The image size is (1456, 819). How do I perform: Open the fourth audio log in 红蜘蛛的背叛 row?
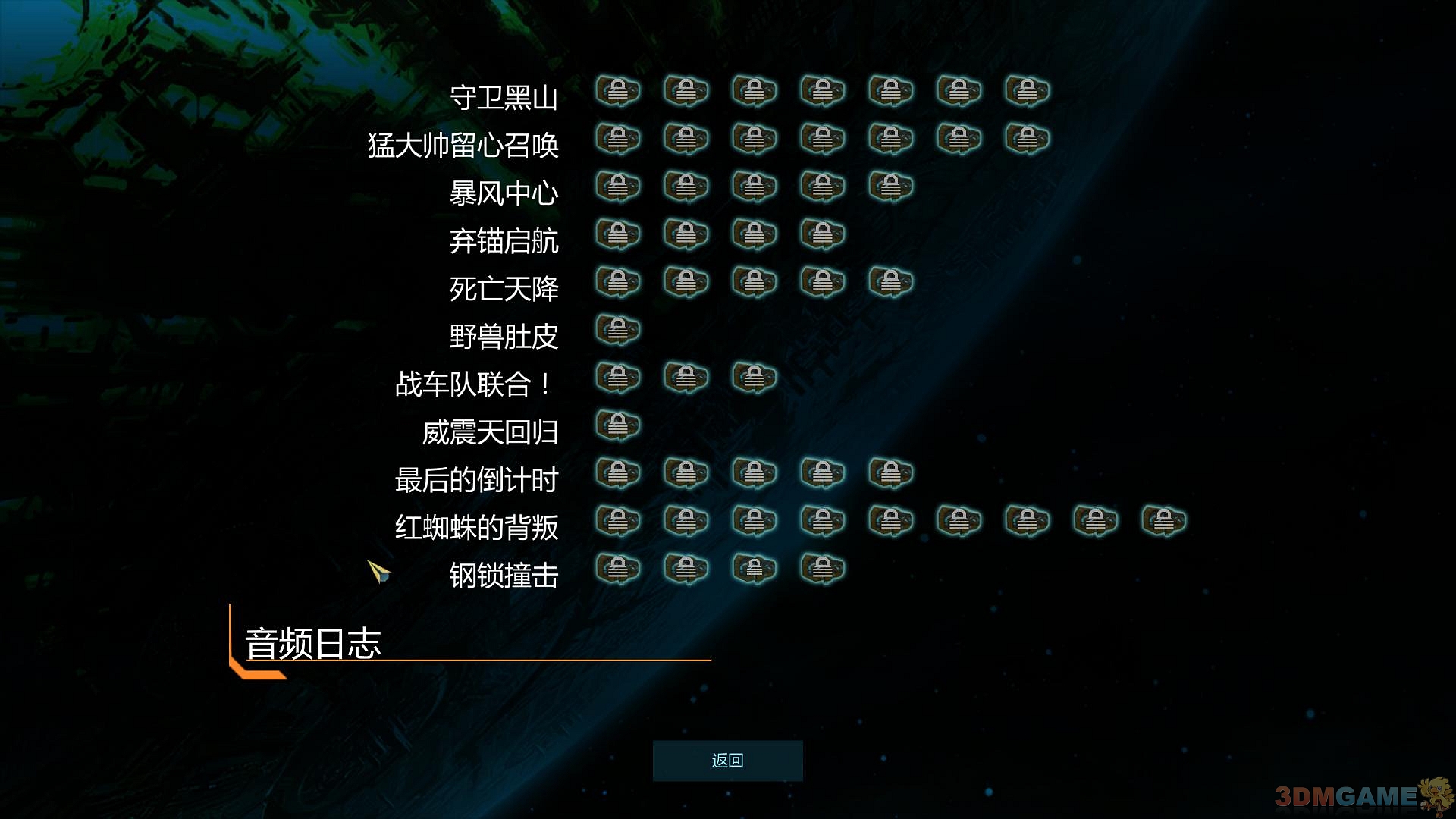point(823,522)
